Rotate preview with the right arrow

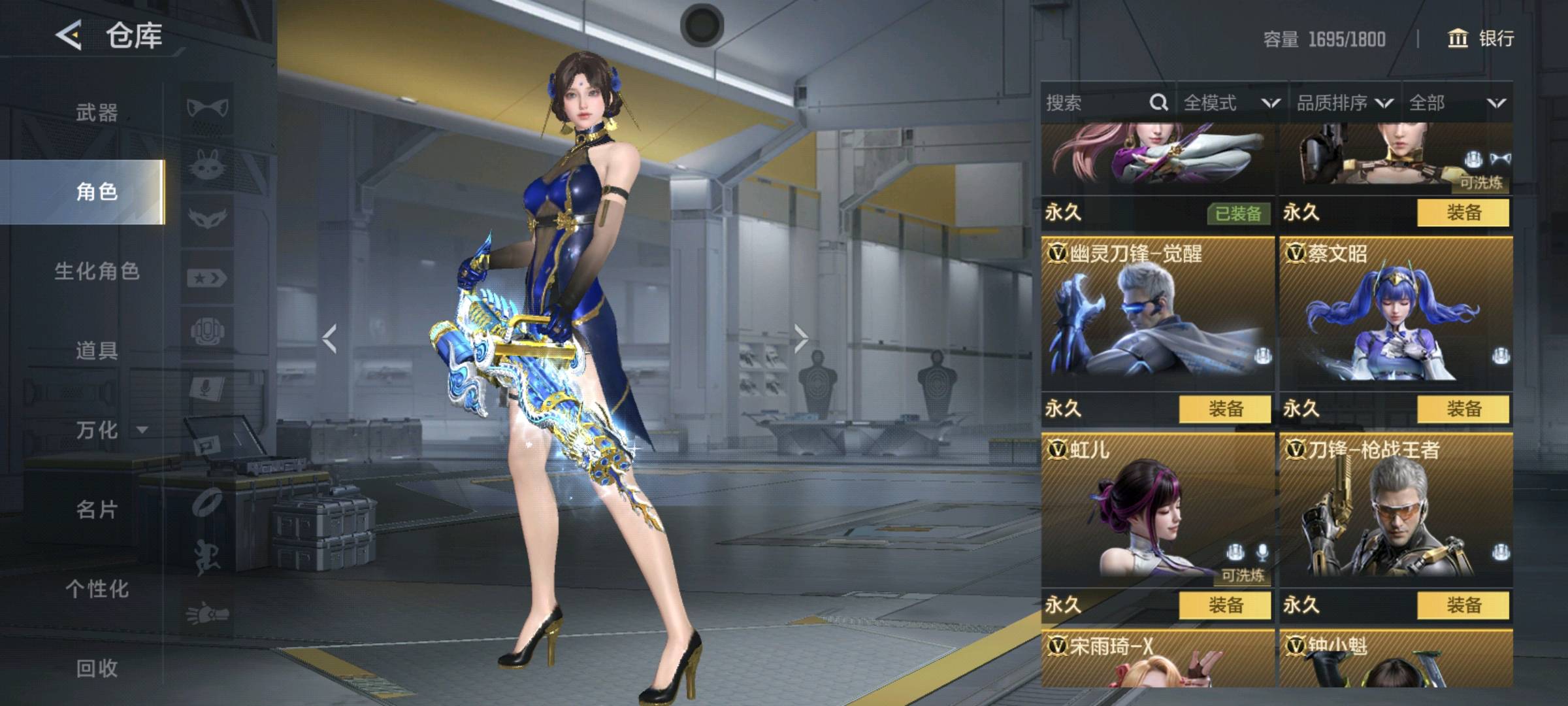coord(801,339)
